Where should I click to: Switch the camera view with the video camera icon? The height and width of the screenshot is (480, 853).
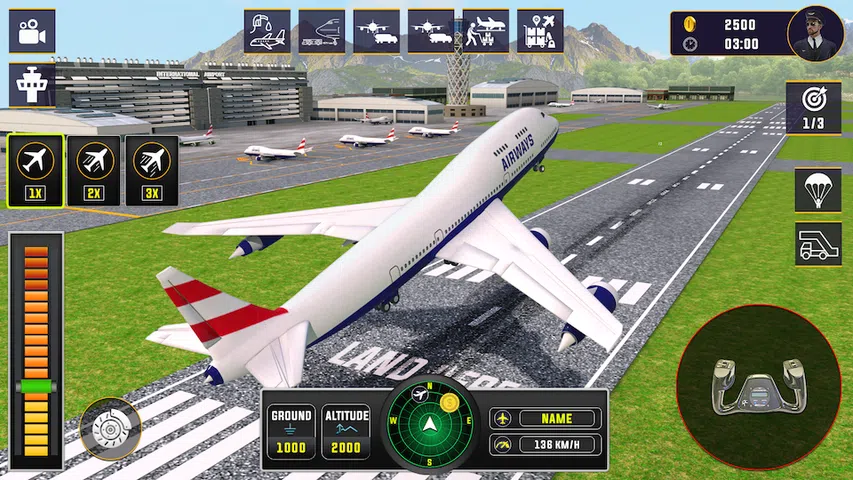click(x=32, y=31)
